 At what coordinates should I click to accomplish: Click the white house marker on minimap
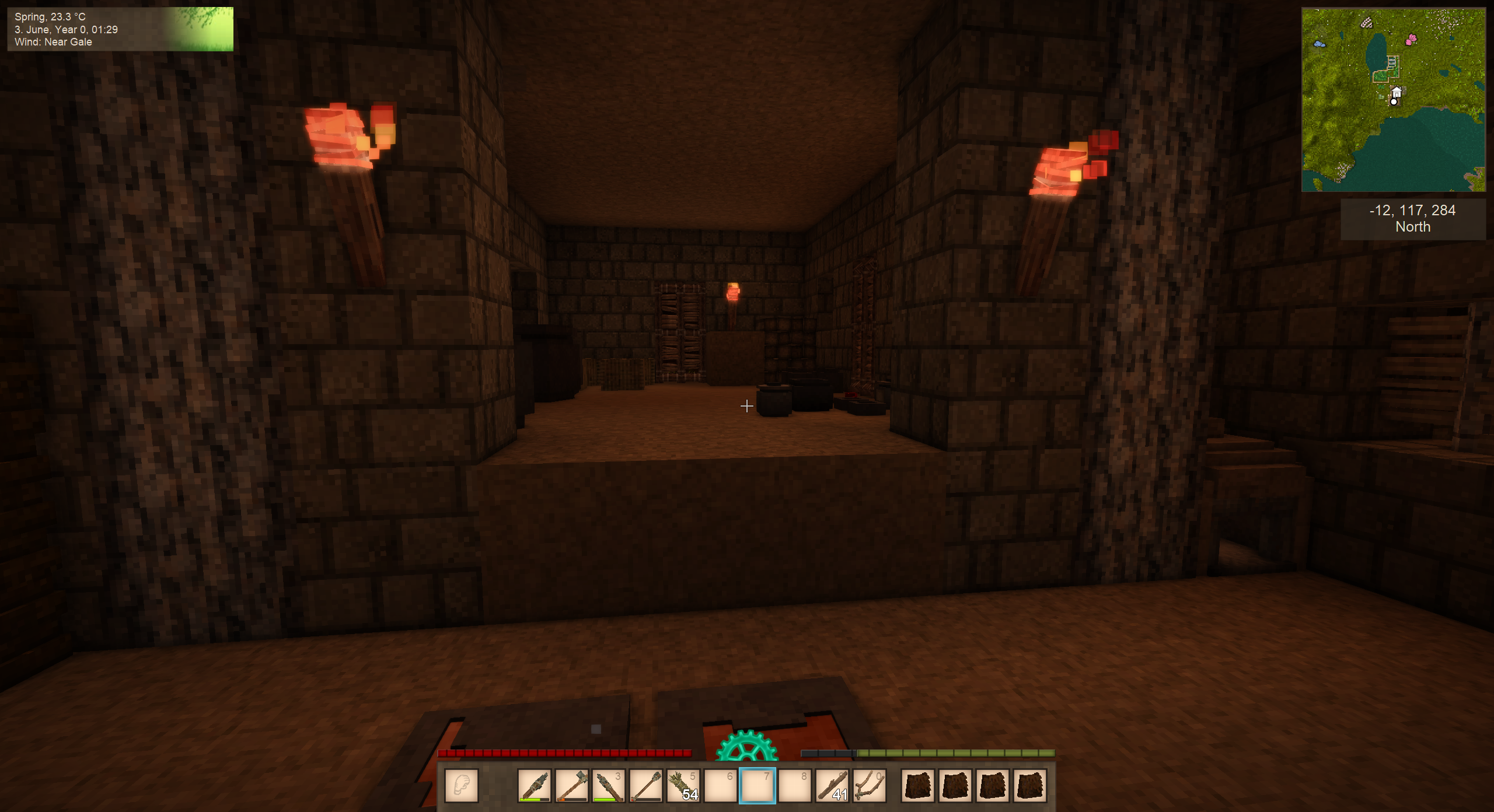[x=1397, y=92]
